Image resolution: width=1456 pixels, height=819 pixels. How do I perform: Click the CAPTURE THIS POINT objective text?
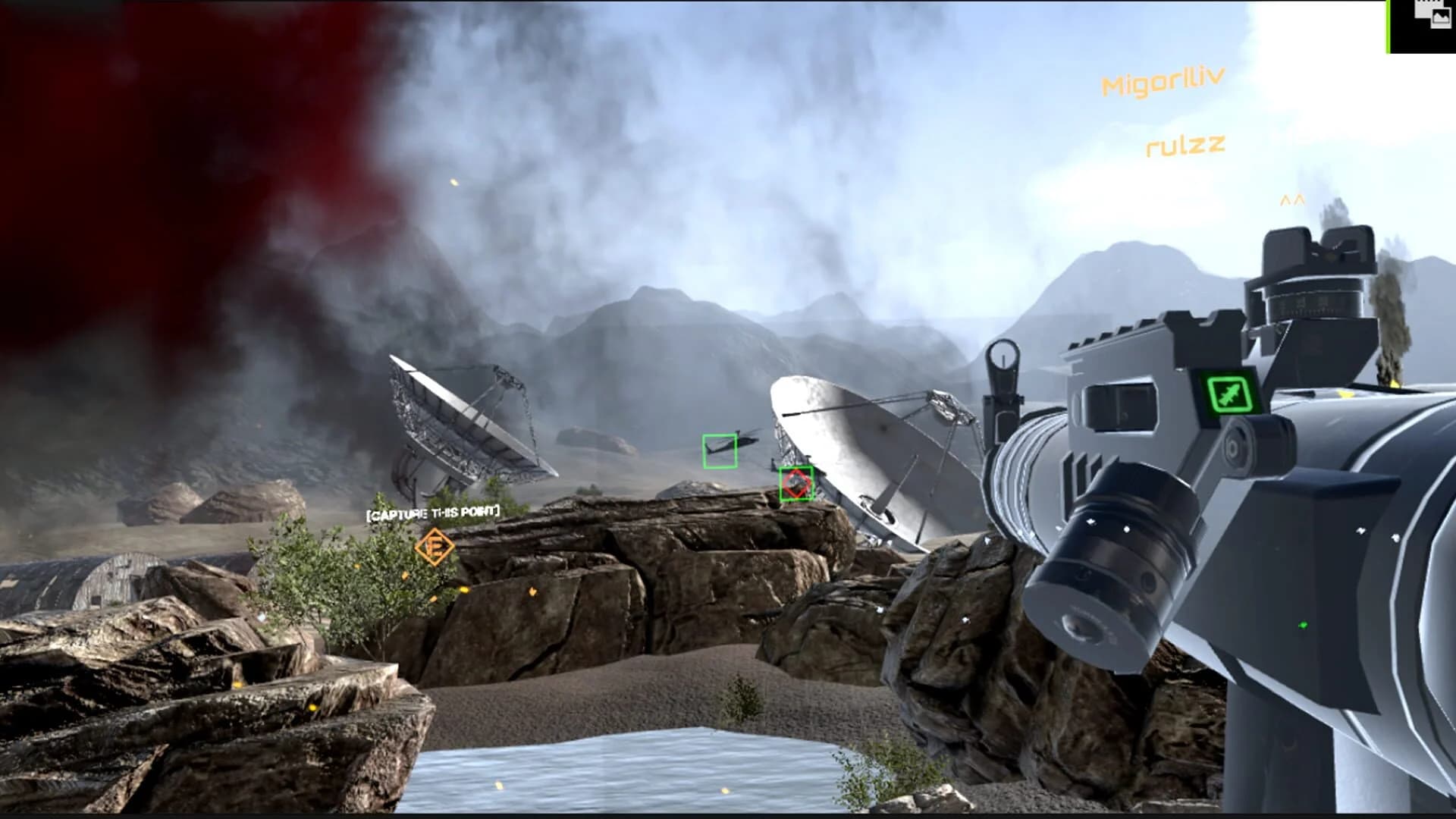pos(433,512)
